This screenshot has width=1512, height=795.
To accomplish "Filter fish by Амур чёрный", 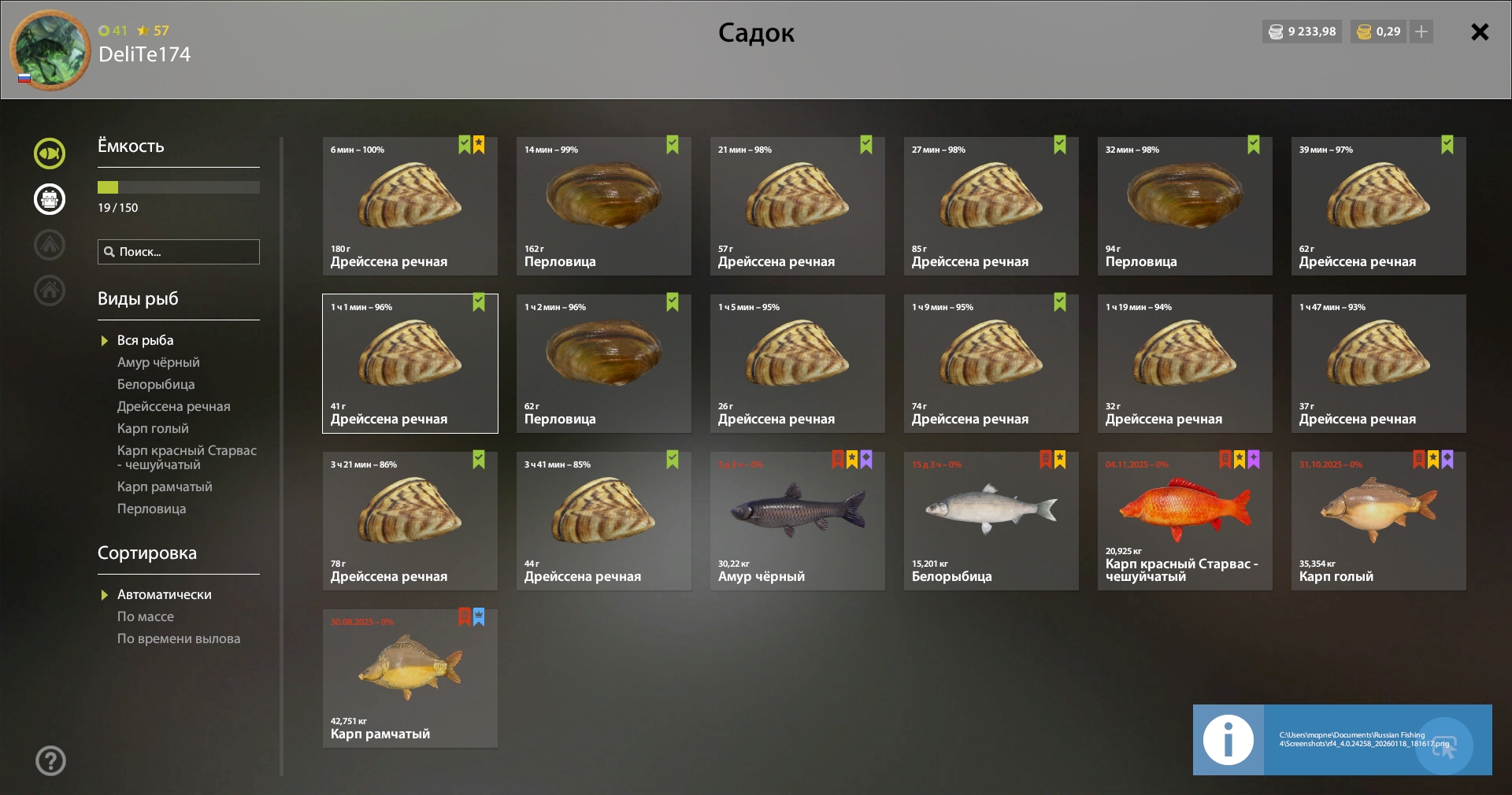I will (158, 362).
